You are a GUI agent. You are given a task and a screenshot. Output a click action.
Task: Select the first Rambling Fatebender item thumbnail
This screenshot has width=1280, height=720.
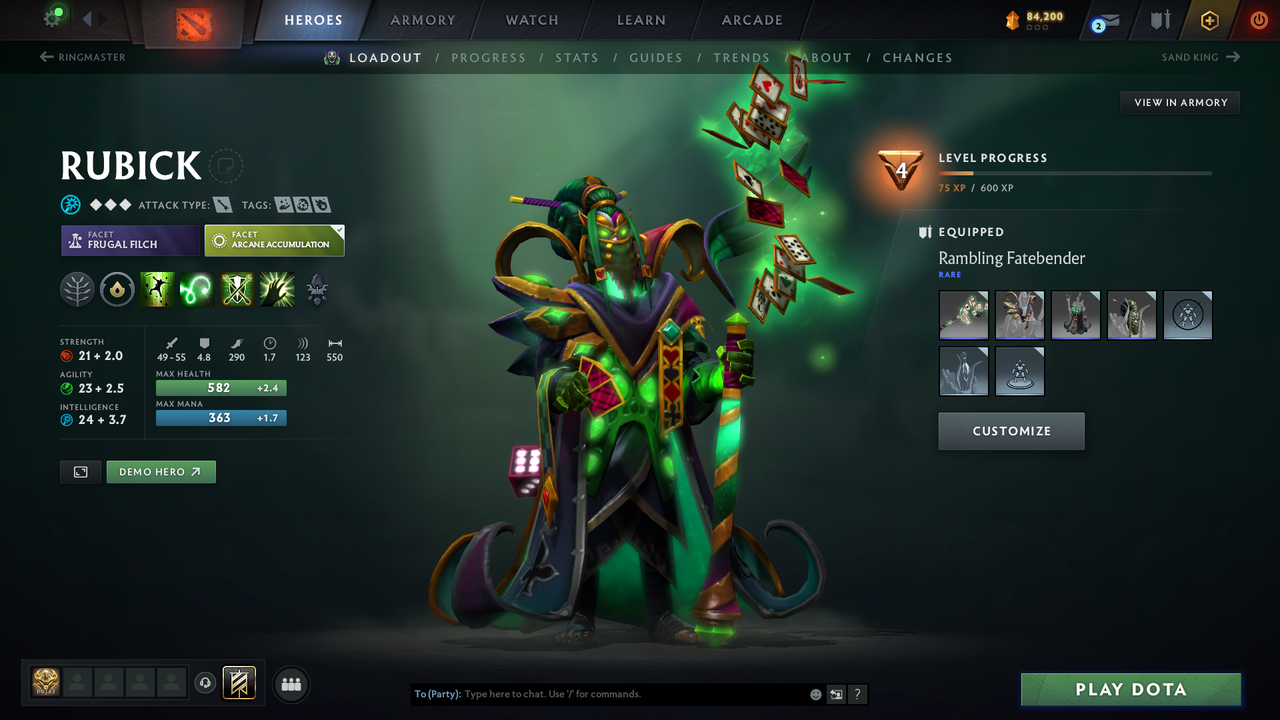point(963,315)
